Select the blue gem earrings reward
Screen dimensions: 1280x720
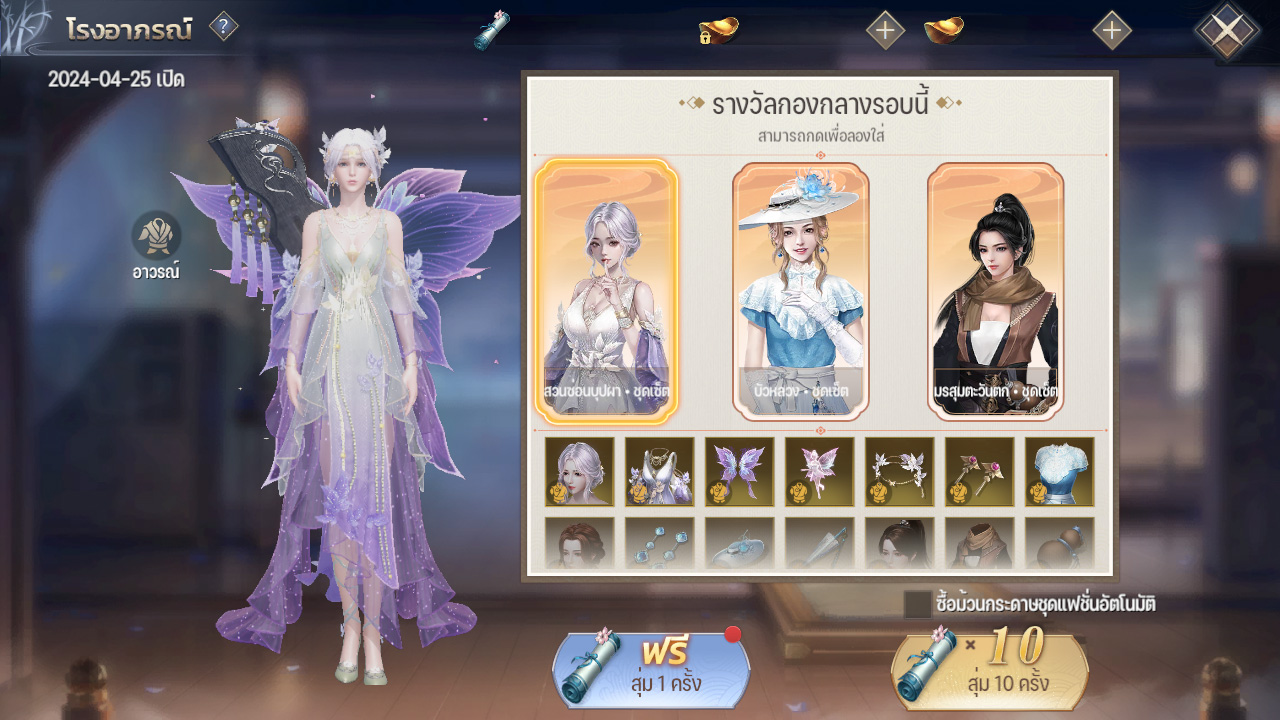[660, 543]
